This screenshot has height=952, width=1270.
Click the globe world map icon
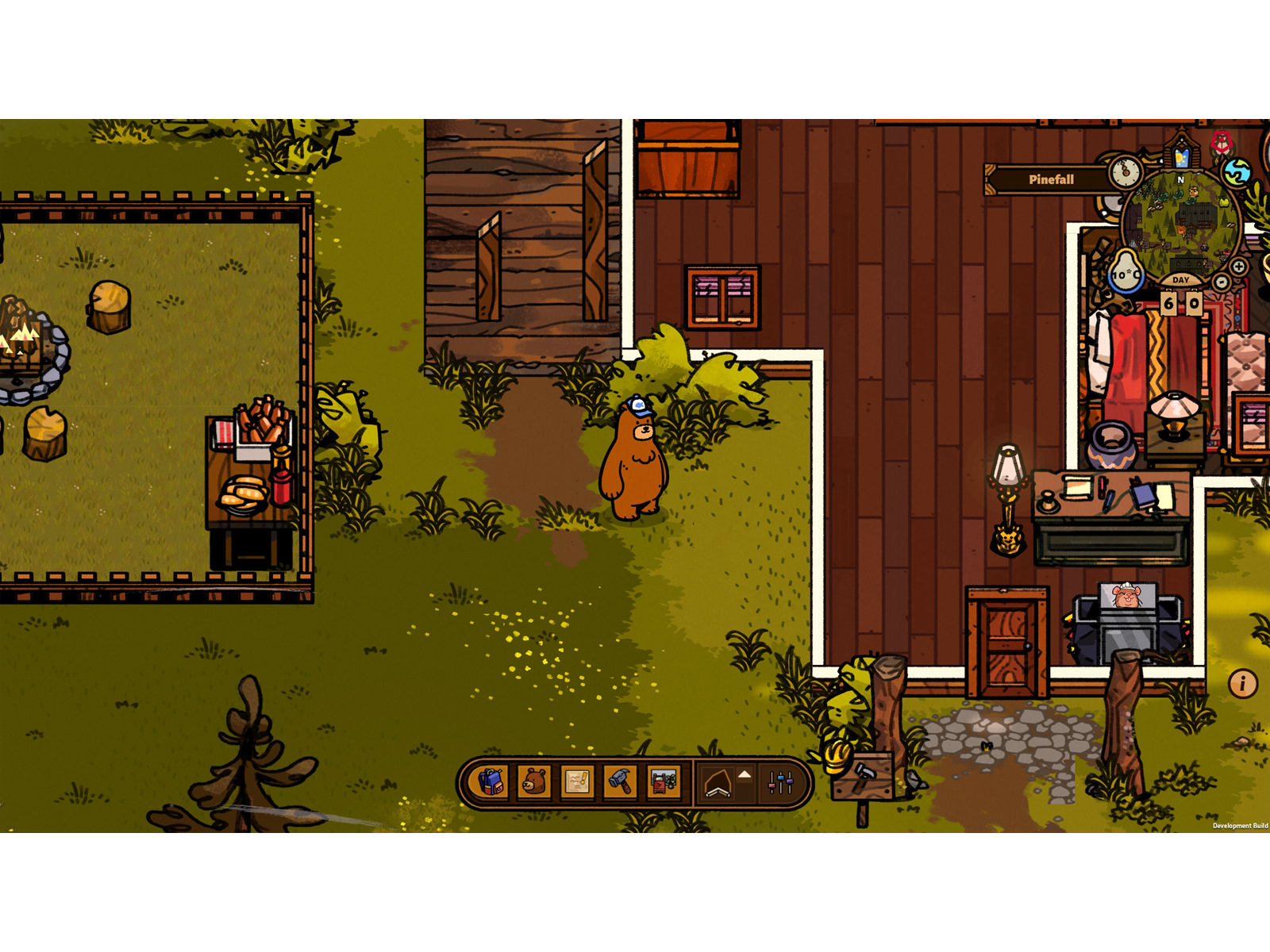(1237, 173)
